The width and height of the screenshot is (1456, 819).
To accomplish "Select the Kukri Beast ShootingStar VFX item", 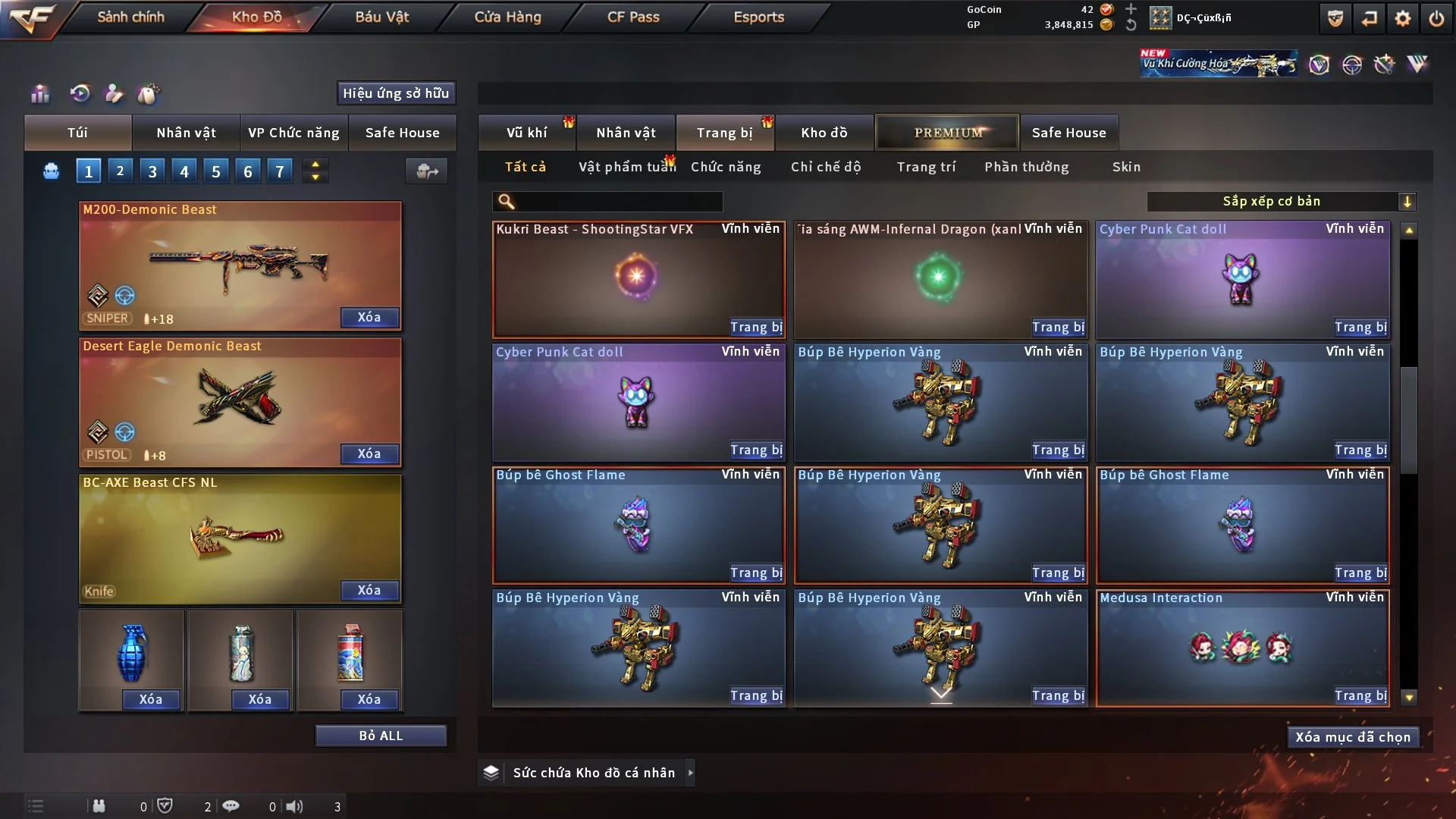I will tap(638, 277).
